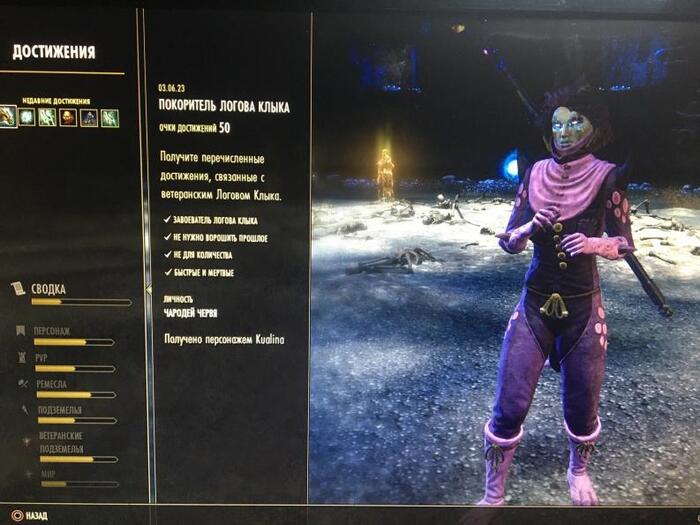Open the PvP achievements category

42,357
